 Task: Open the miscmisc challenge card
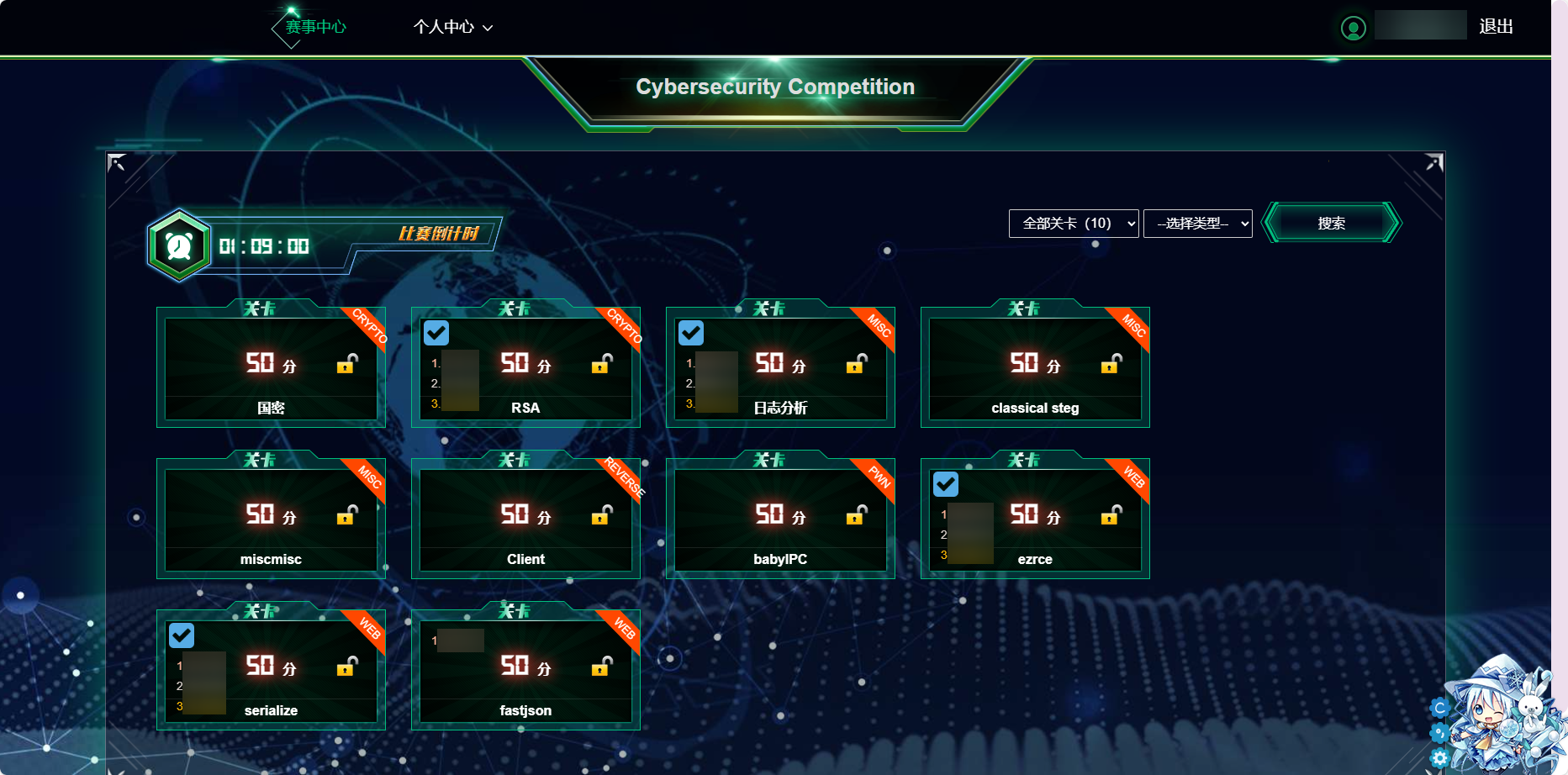click(271, 519)
